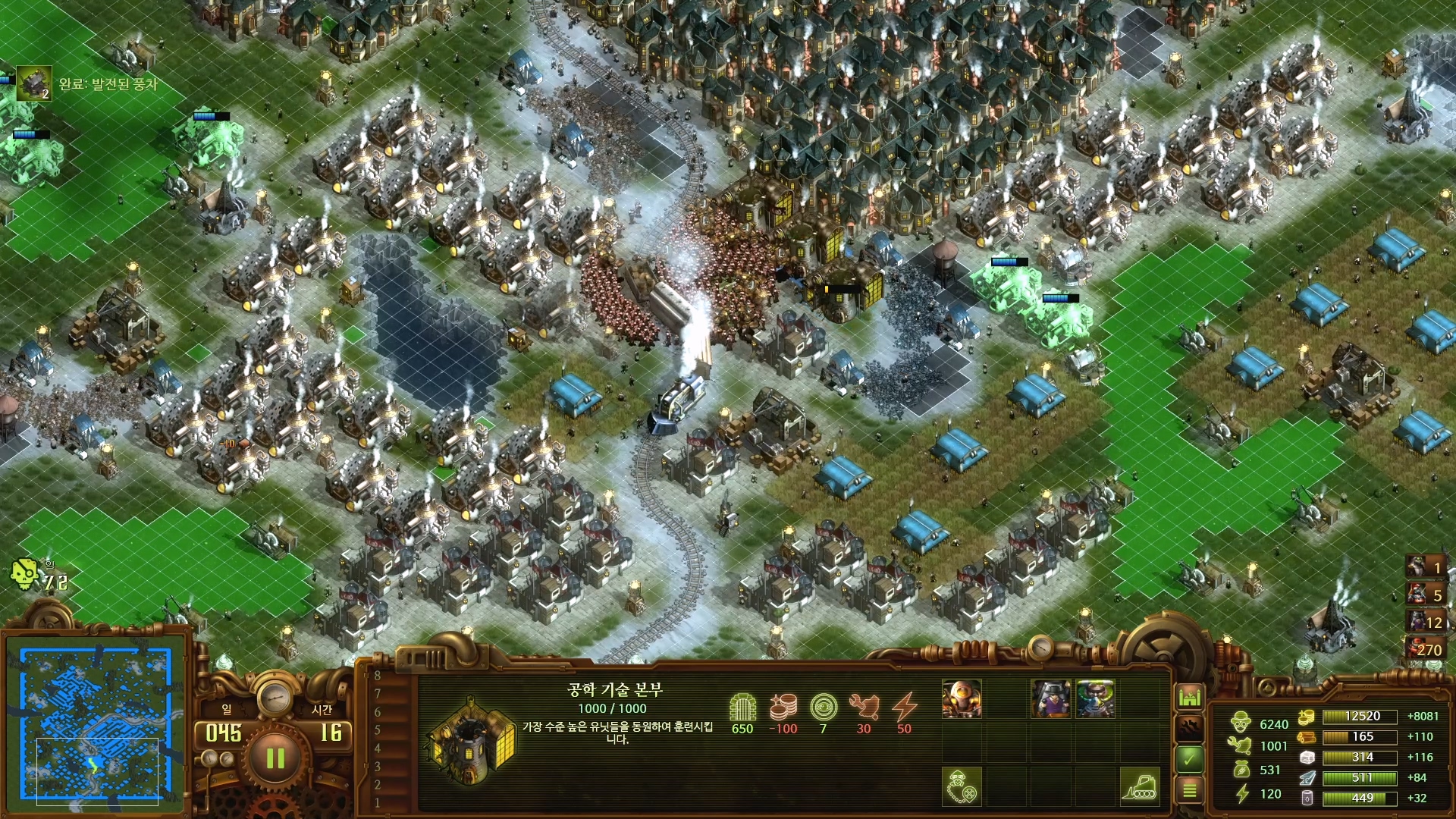Open the game menu with the three-bars button
Viewport: 1456px width, 819px height.
point(1189,790)
